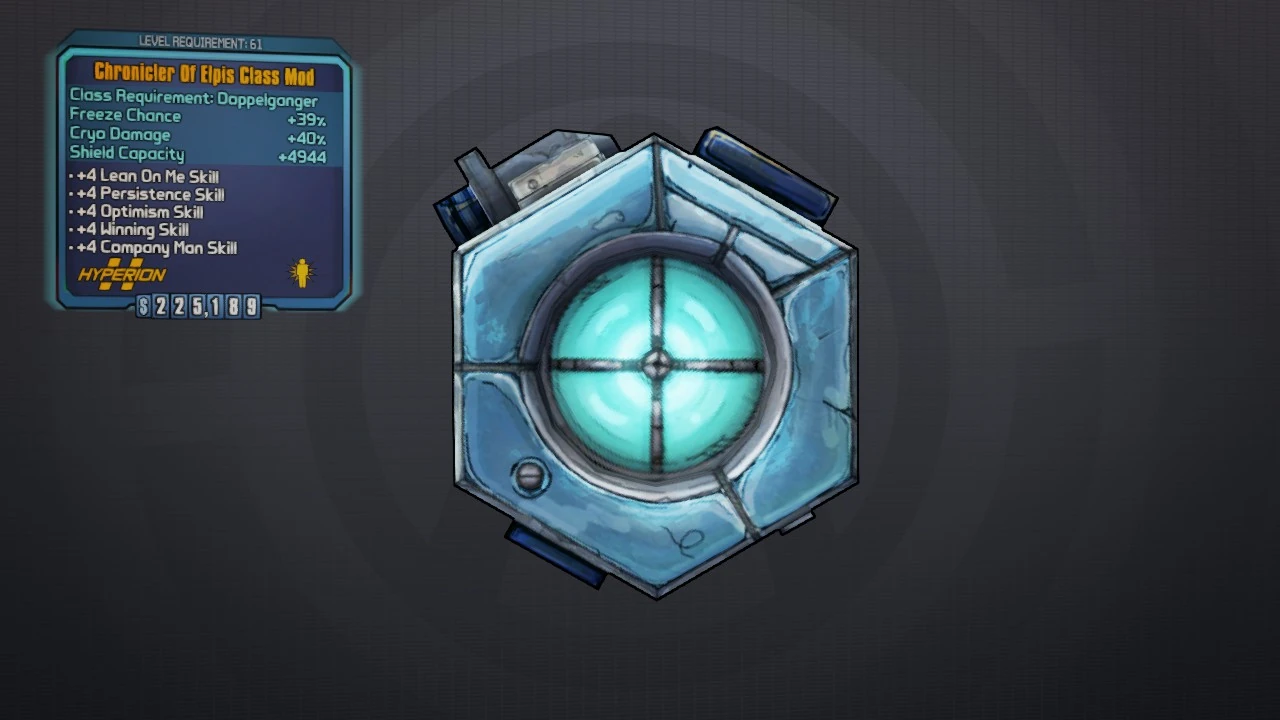Click the yellow Hyperion character silhouette icon
The width and height of the screenshot is (1280, 720).
[301, 273]
